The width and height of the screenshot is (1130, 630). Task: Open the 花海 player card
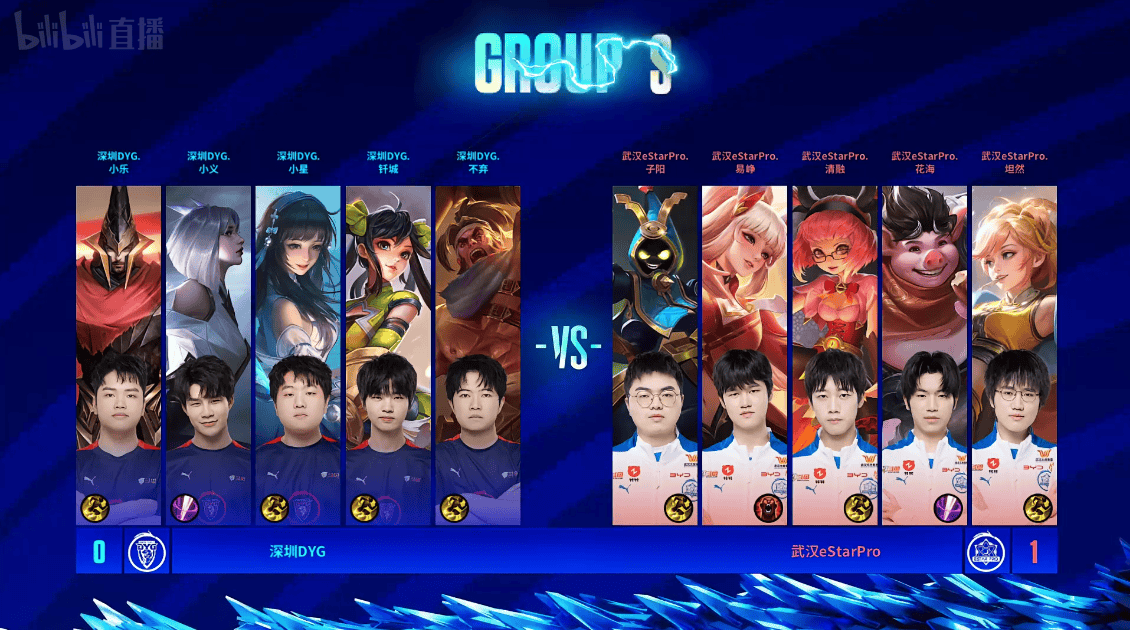coord(925,355)
